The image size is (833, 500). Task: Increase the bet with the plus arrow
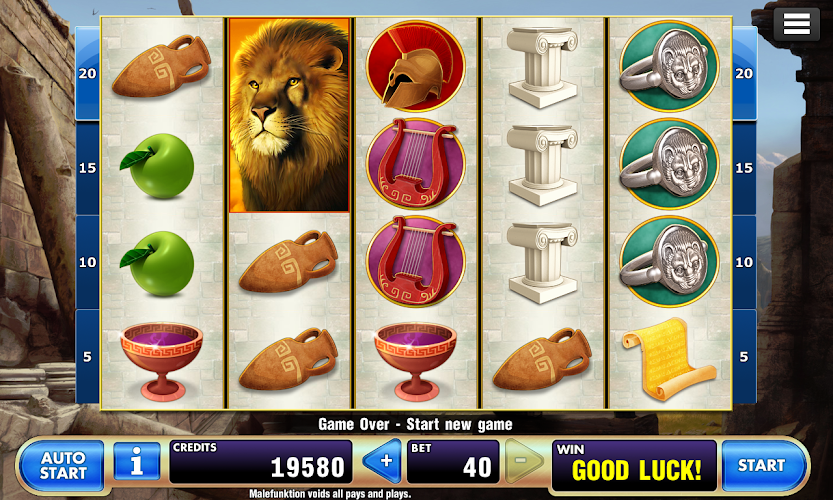(381, 464)
